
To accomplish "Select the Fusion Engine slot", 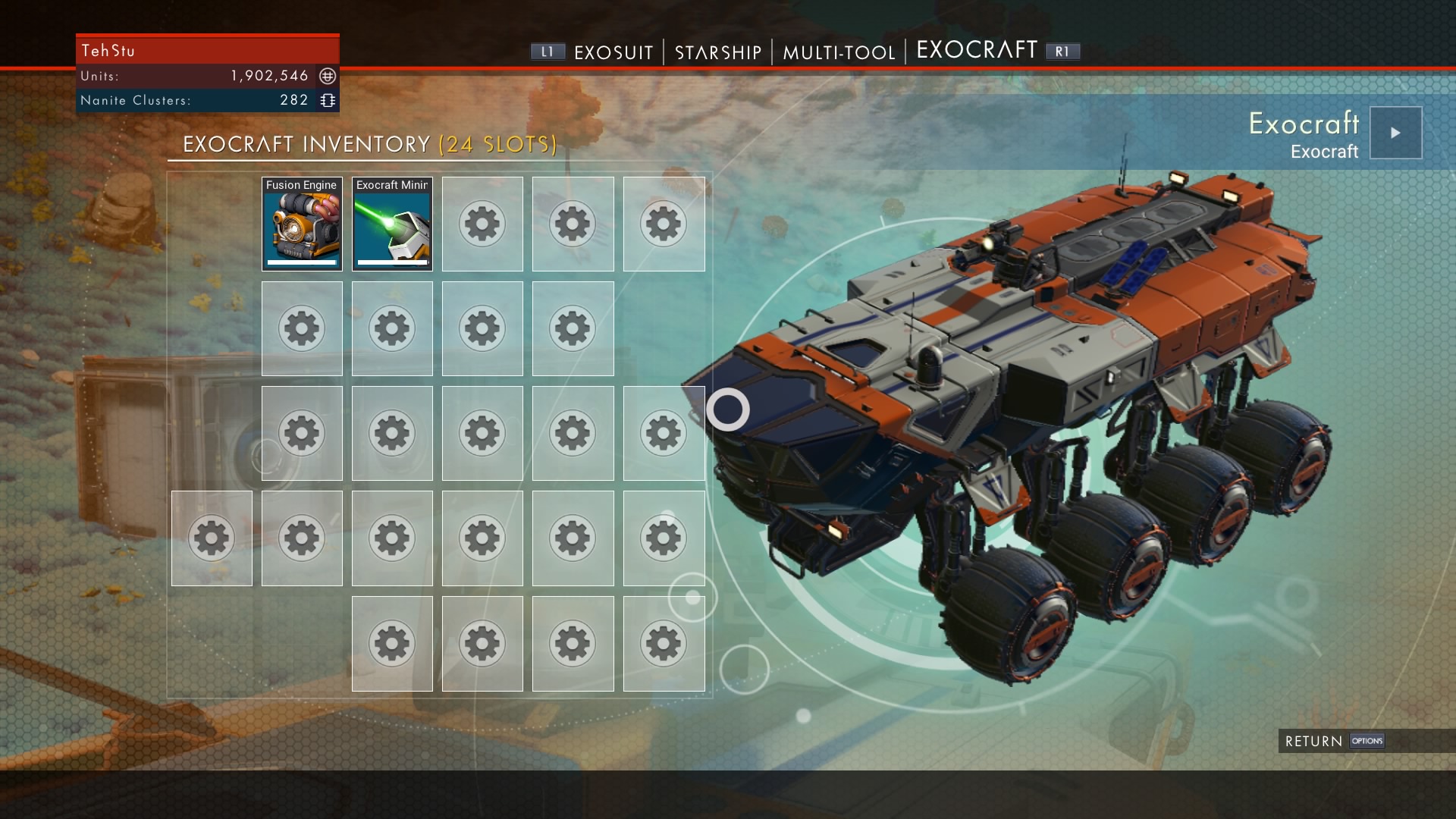I will 302,224.
